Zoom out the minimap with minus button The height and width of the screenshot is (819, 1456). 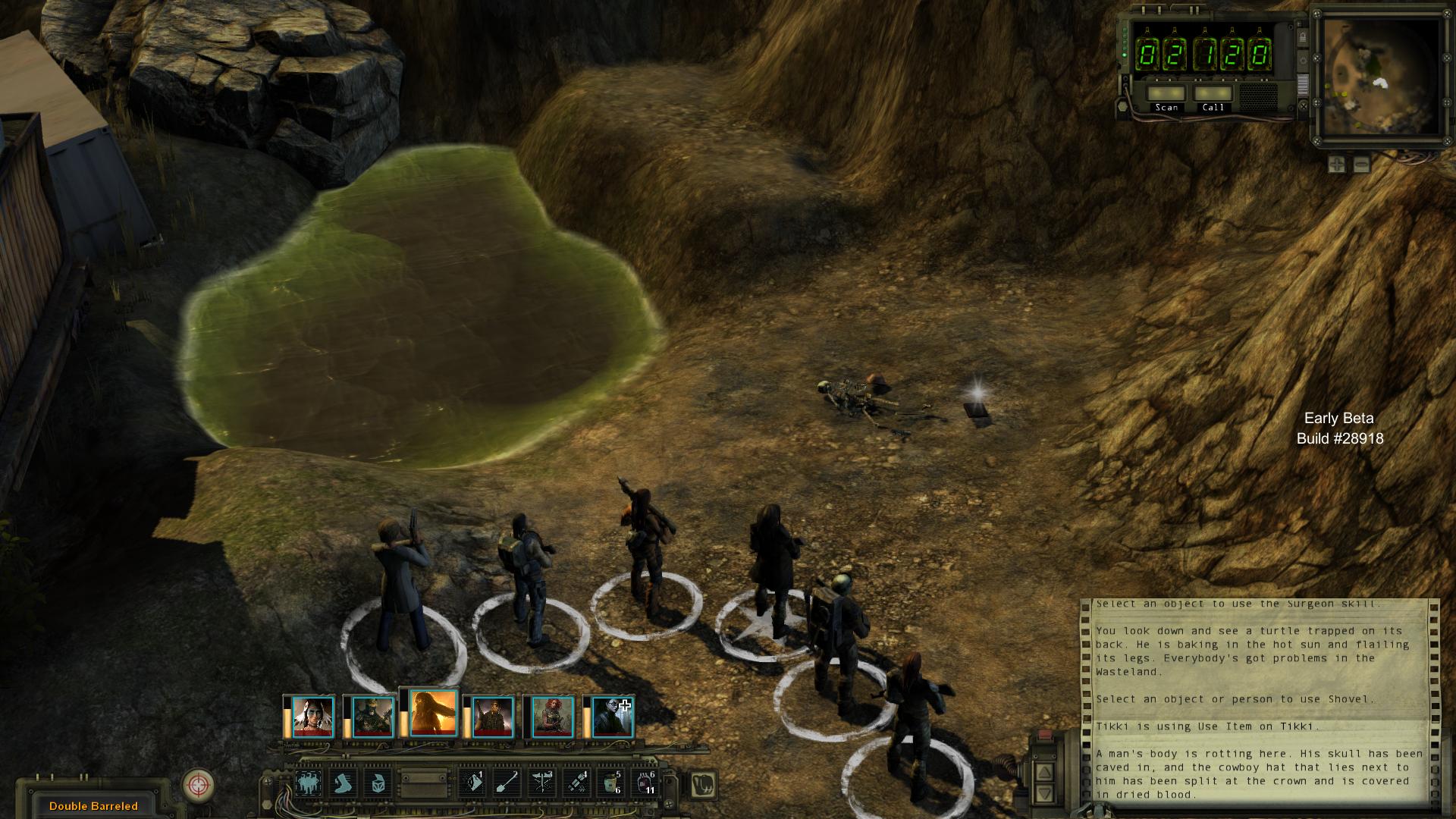pyautogui.click(x=1361, y=163)
